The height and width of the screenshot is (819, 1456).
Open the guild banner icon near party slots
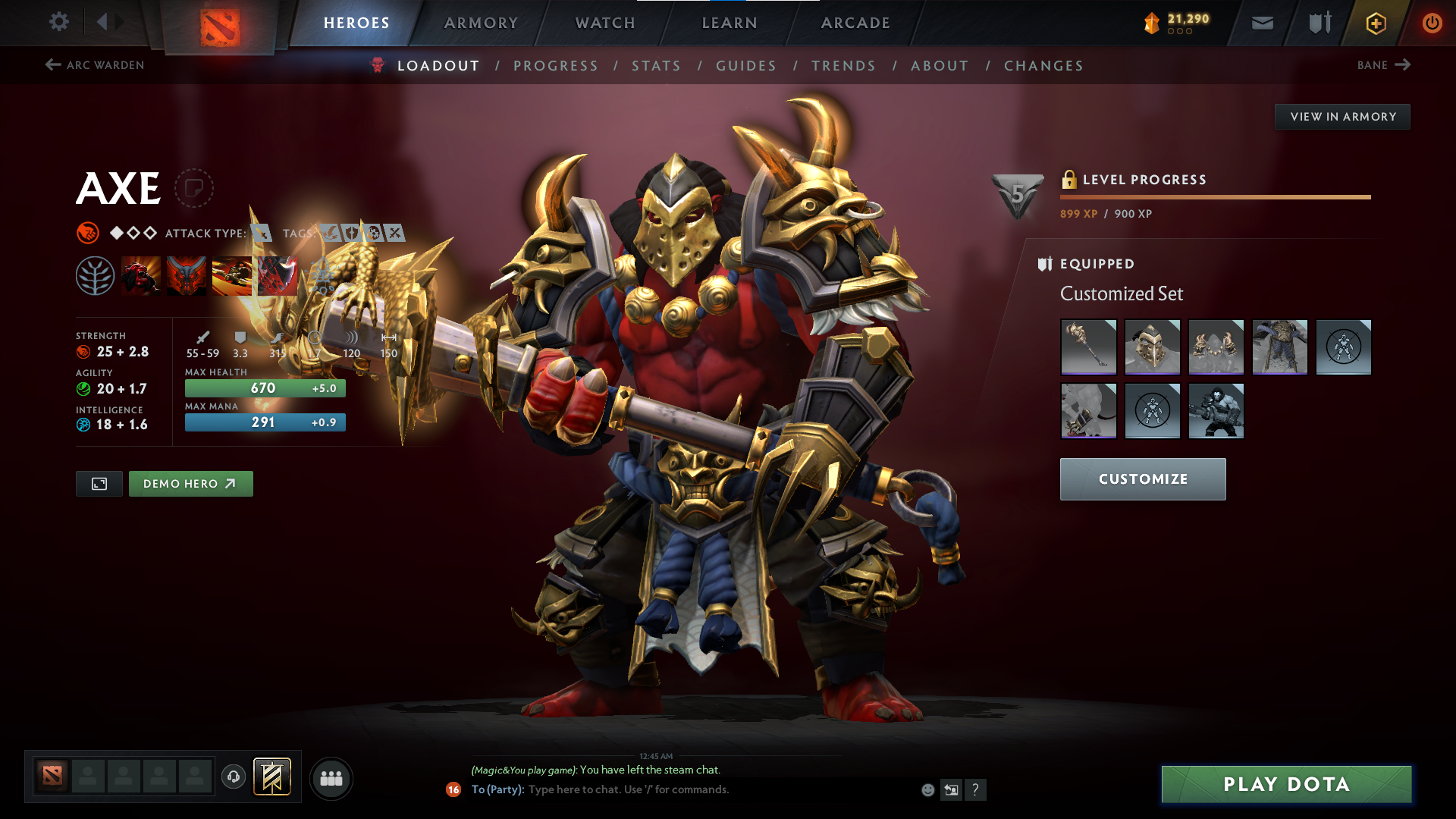[273, 777]
